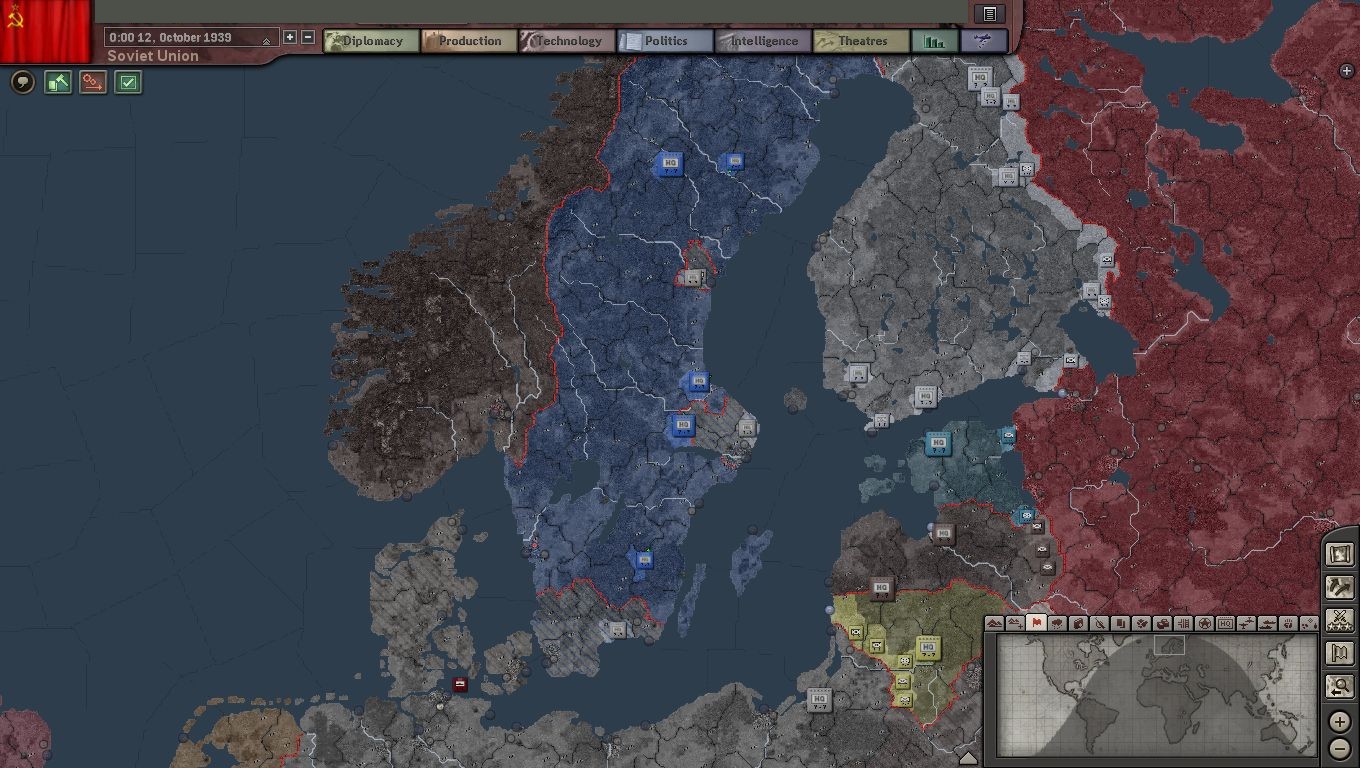The height and width of the screenshot is (768, 1360).
Task: Open the main menu list button
Action: 989,14
